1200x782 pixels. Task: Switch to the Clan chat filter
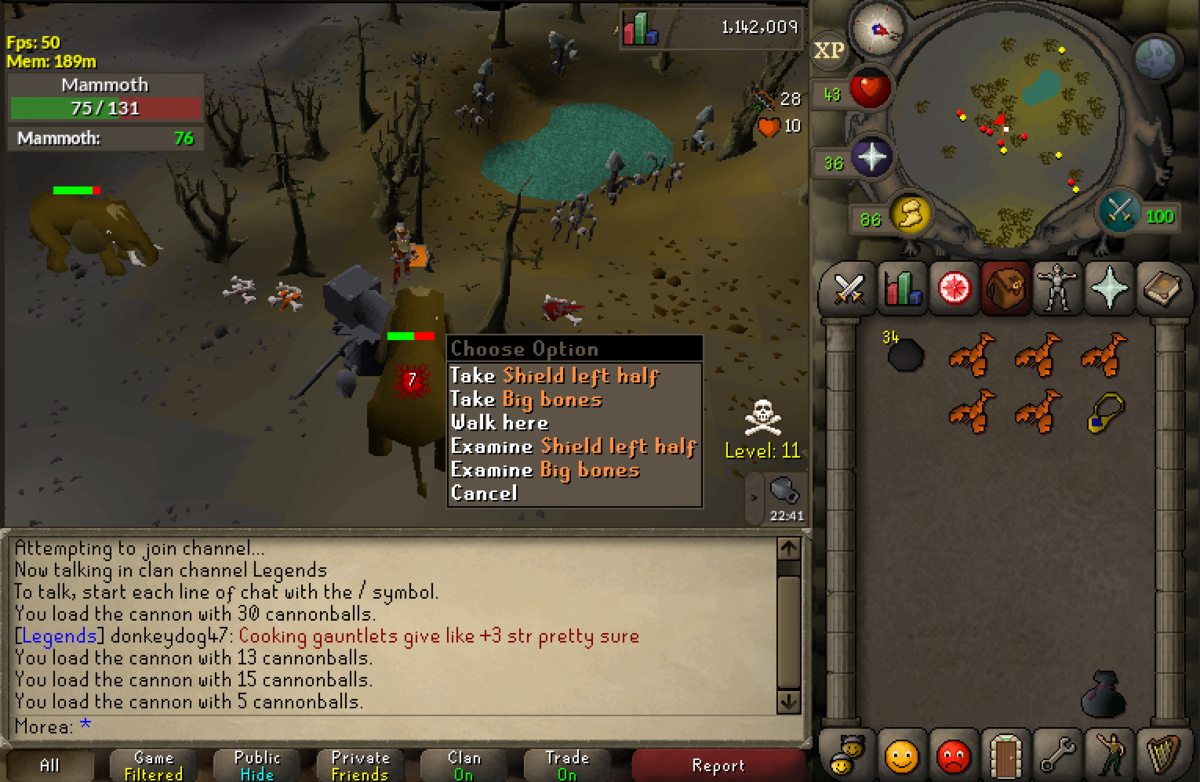click(464, 766)
